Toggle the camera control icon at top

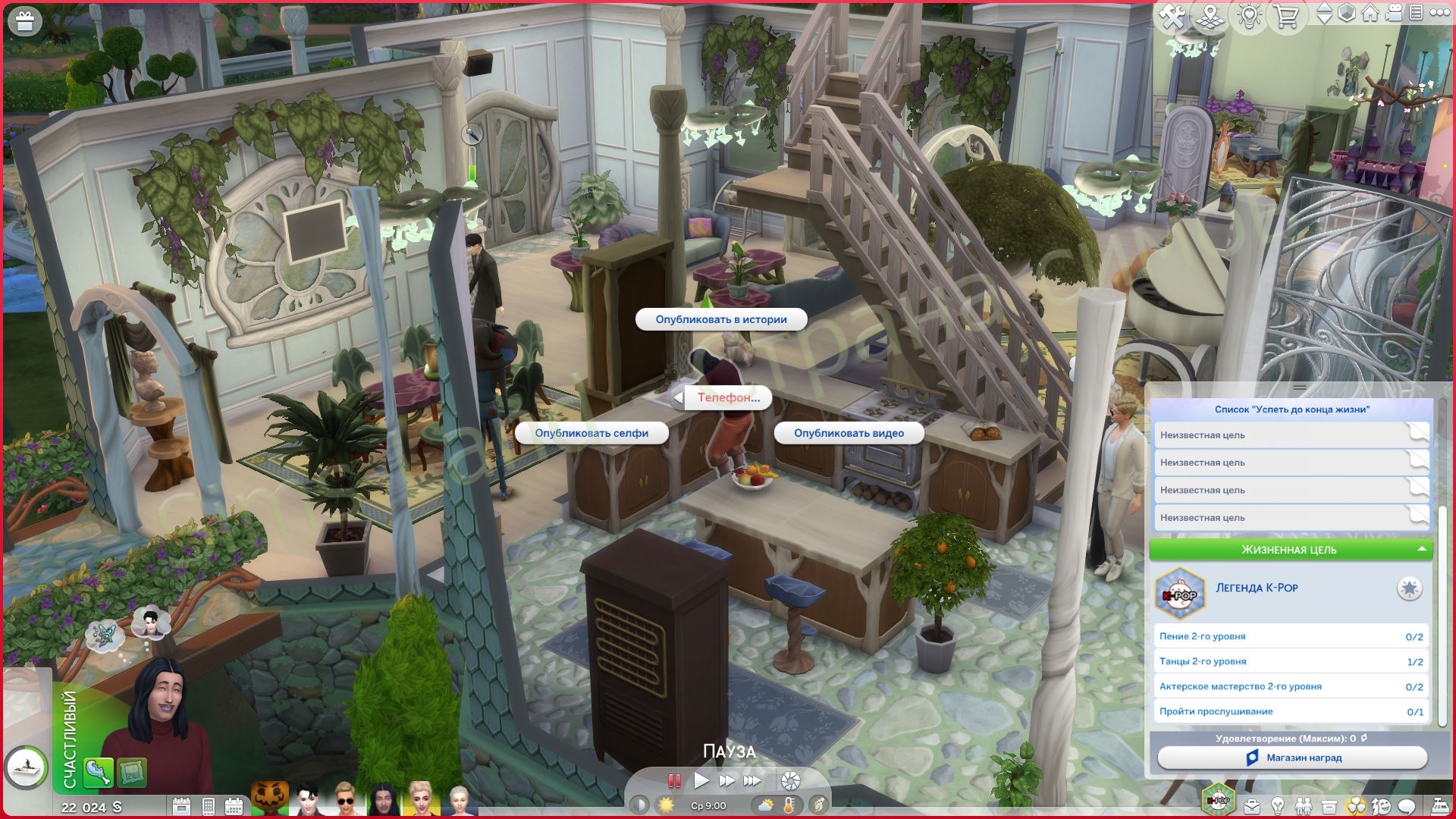pyautogui.click(x=1394, y=14)
